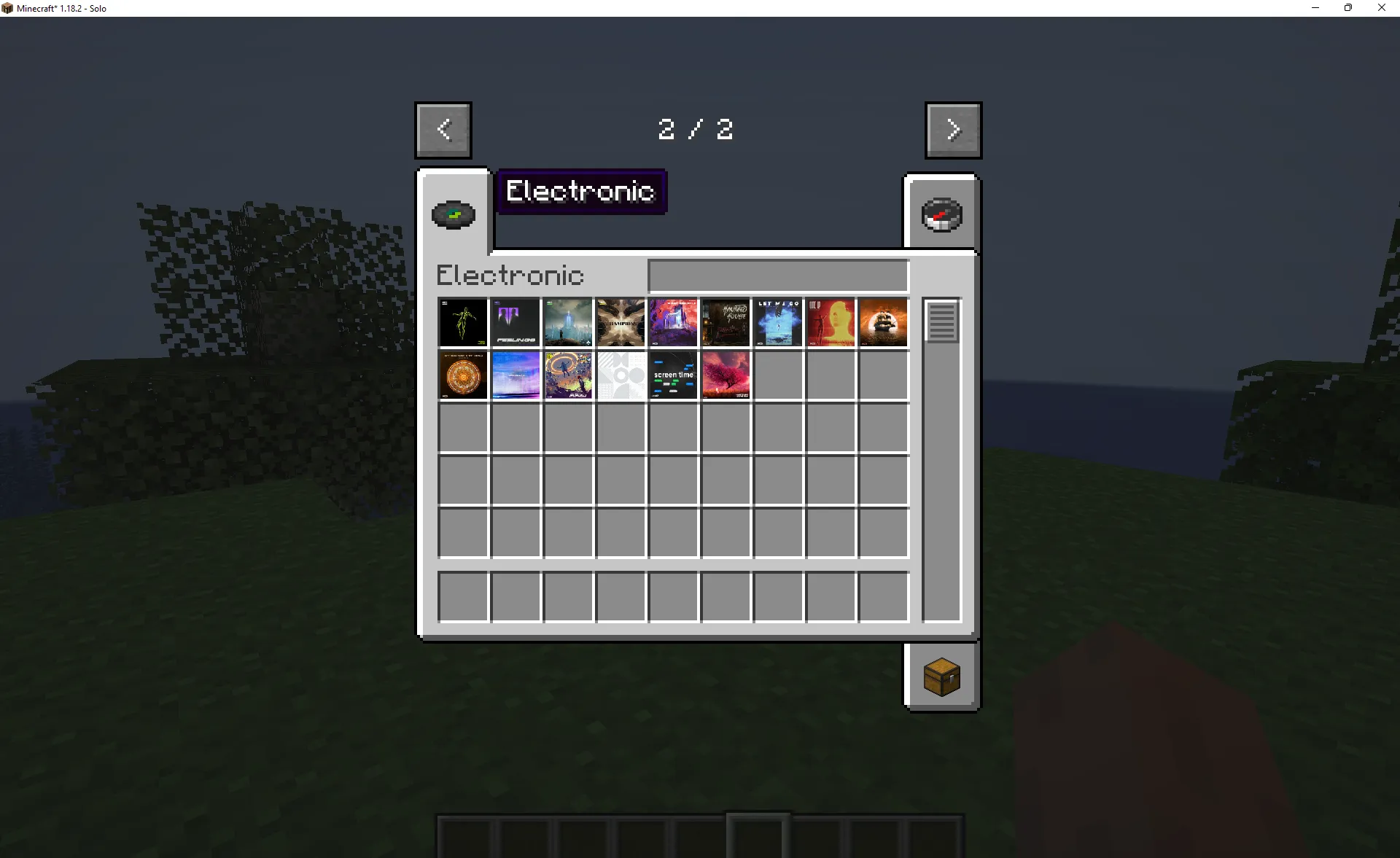This screenshot has height=858, width=1400.
Task: Click the Electronic genre title banner
Action: pos(581,191)
